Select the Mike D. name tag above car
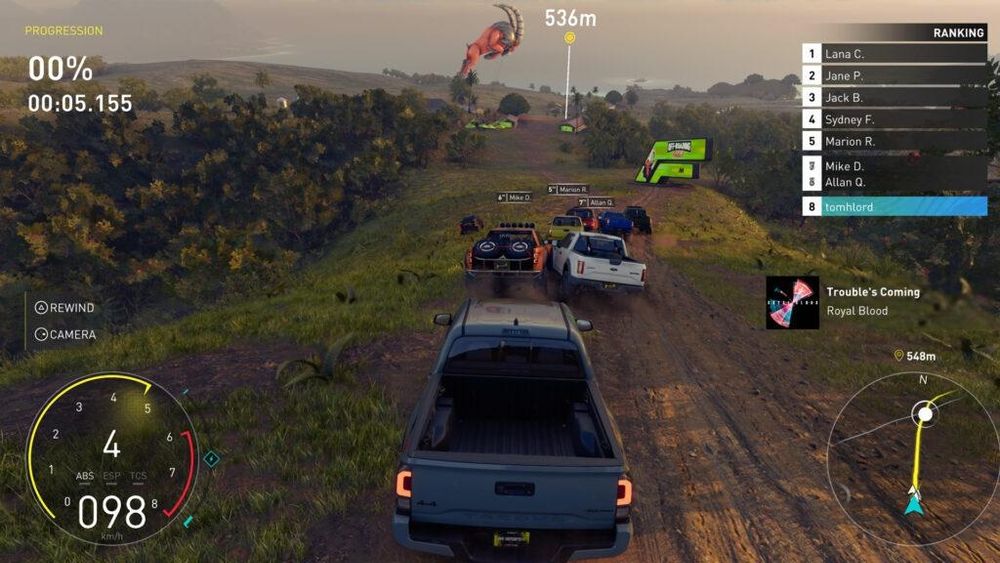 pyautogui.click(x=515, y=197)
